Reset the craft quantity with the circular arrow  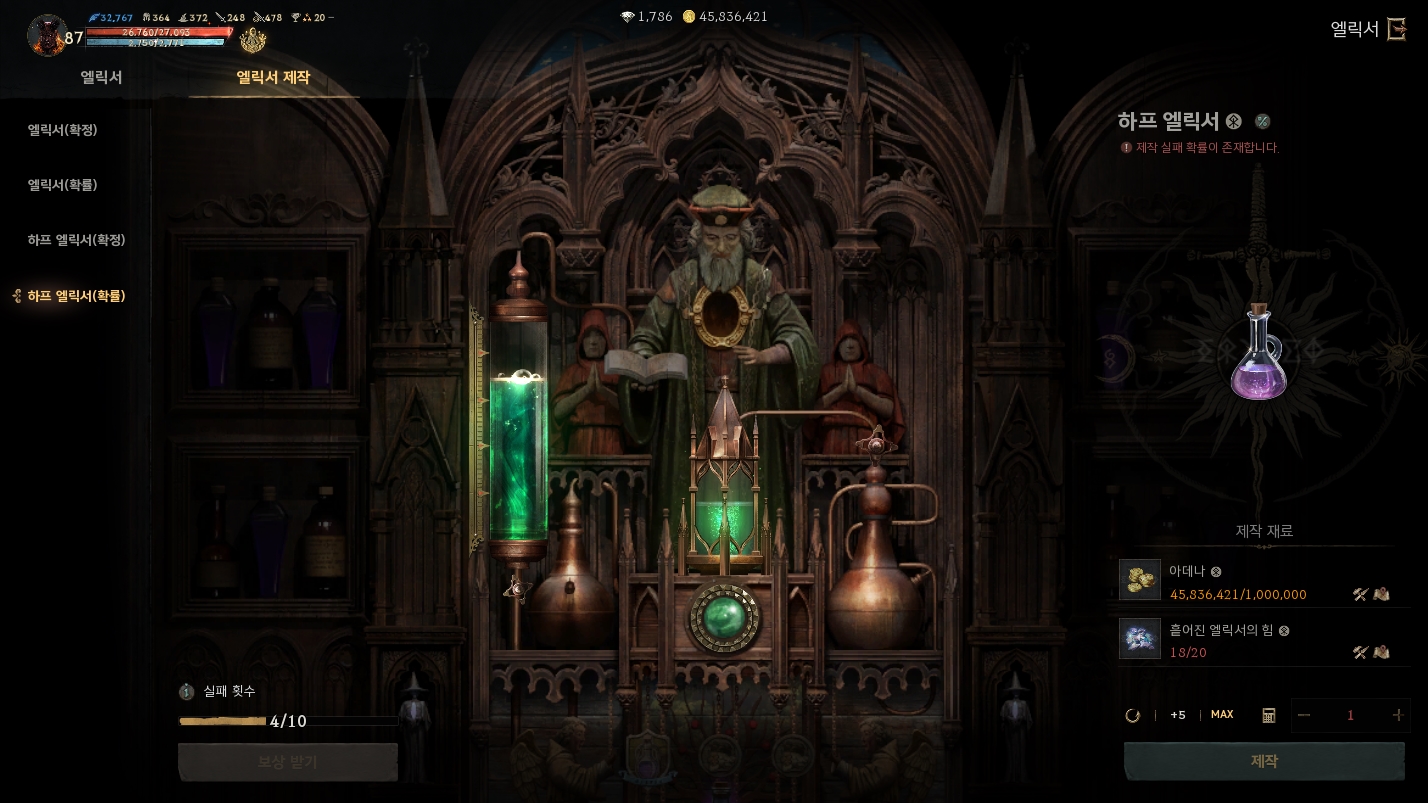coord(1133,715)
